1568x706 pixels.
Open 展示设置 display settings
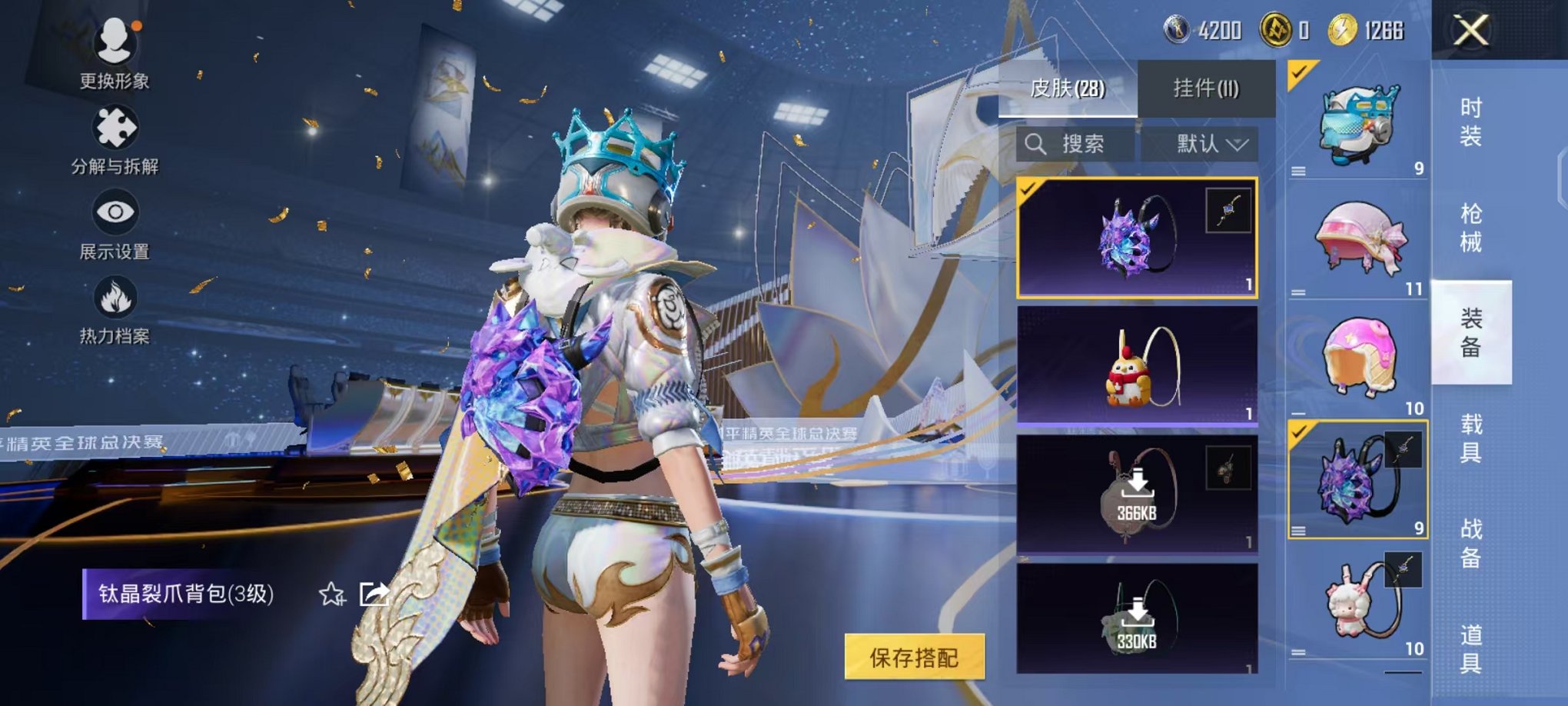click(115, 225)
